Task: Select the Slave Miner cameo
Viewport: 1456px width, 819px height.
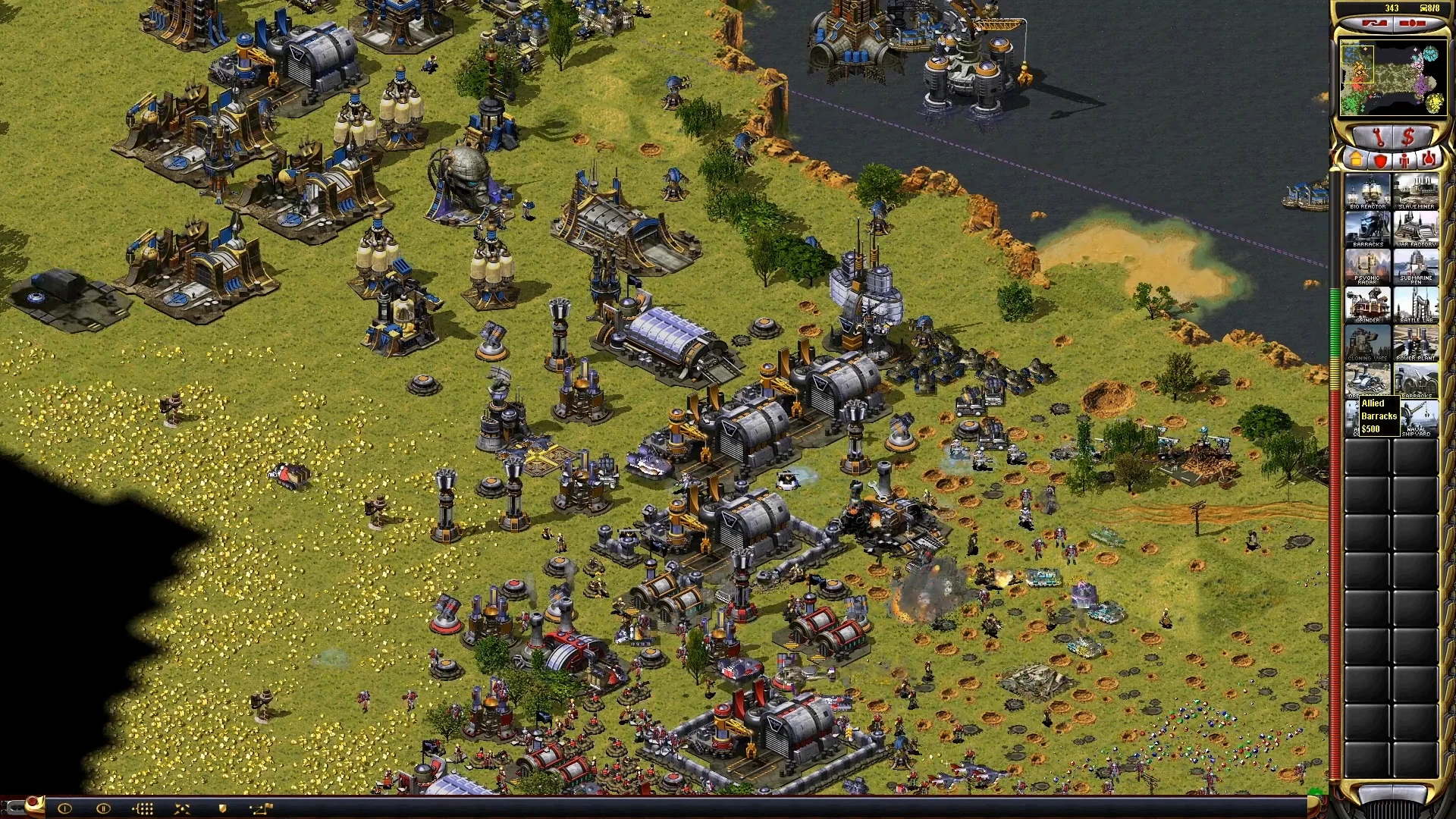Action: click(x=1416, y=192)
